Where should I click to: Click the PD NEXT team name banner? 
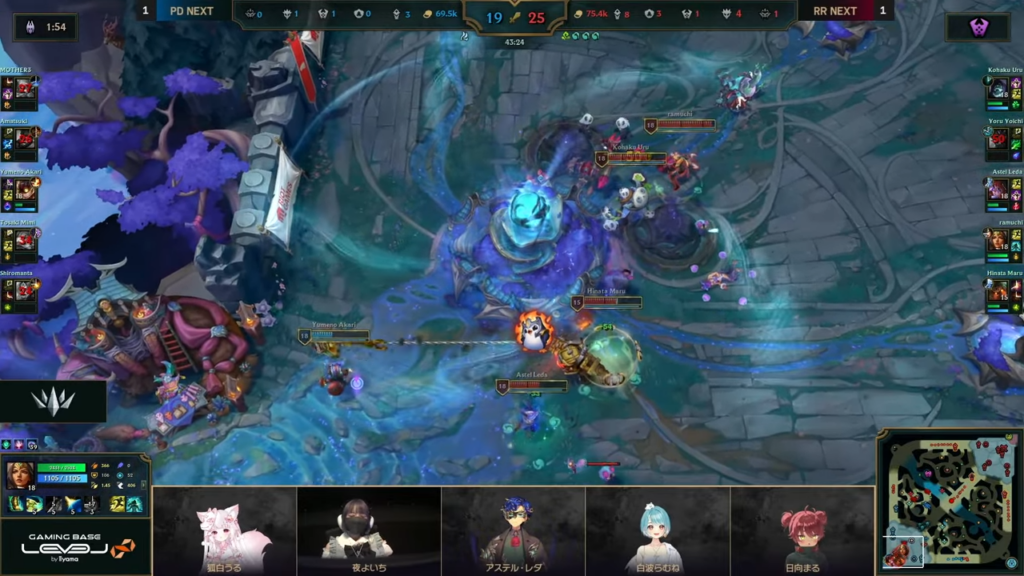click(192, 11)
